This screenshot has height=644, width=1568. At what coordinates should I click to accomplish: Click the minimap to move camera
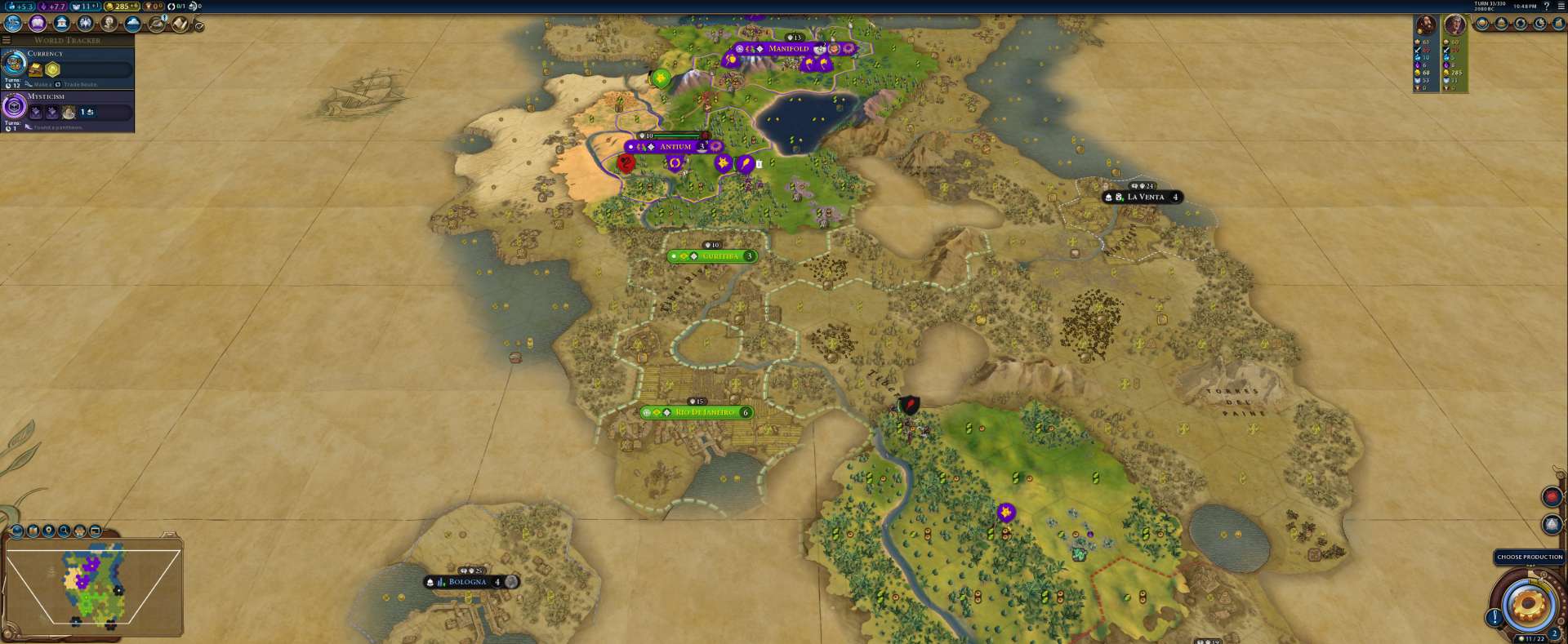click(91, 586)
